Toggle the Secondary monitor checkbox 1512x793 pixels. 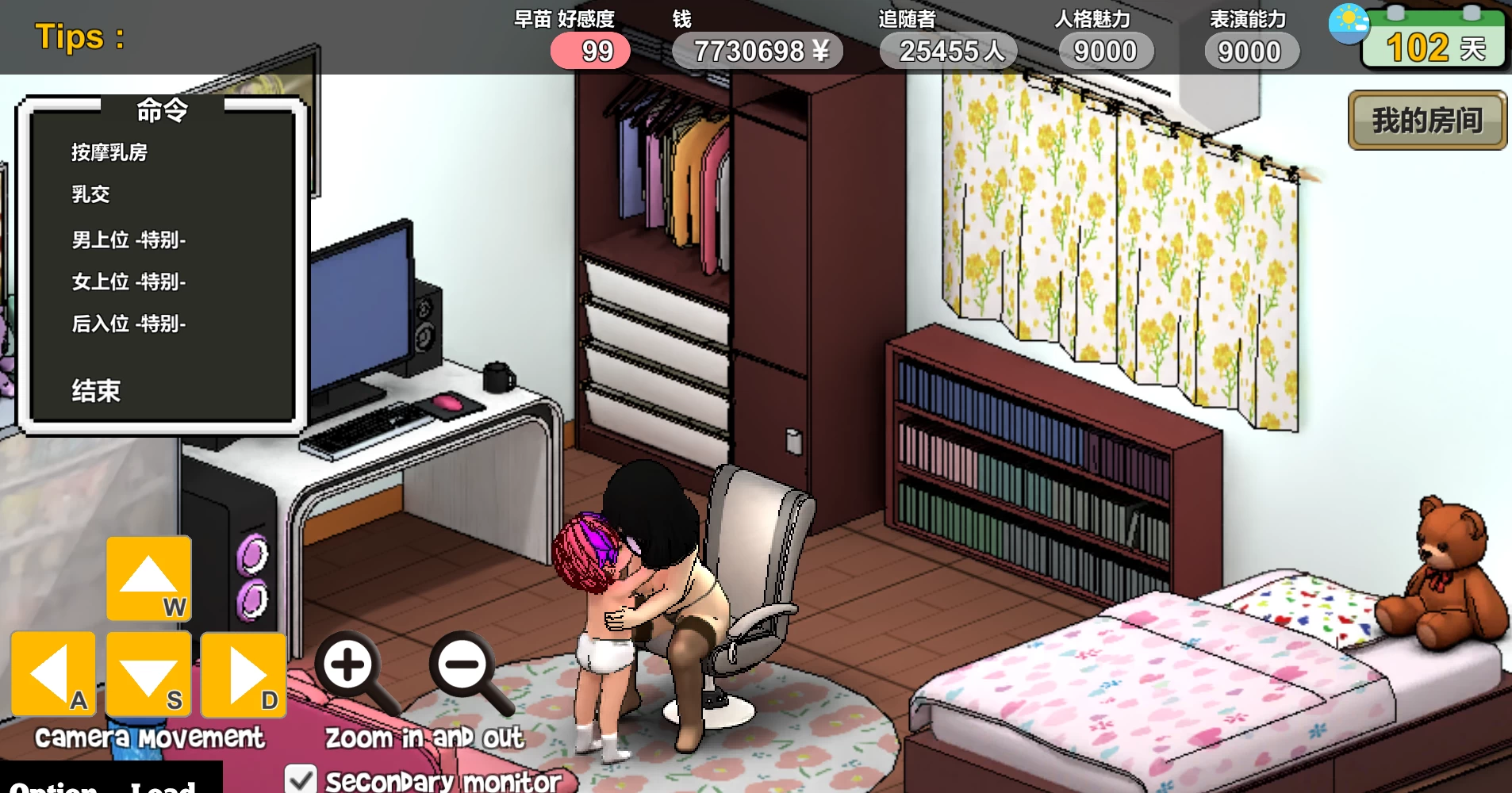301,780
